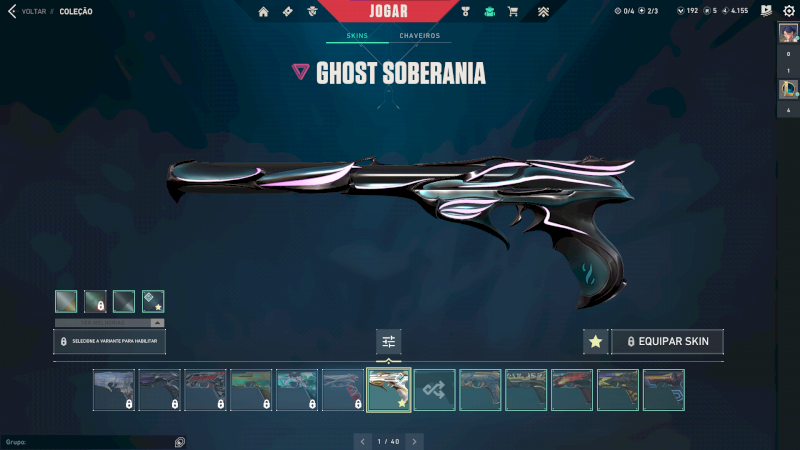
Task: Go to previous page of skins
Action: coord(362,441)
